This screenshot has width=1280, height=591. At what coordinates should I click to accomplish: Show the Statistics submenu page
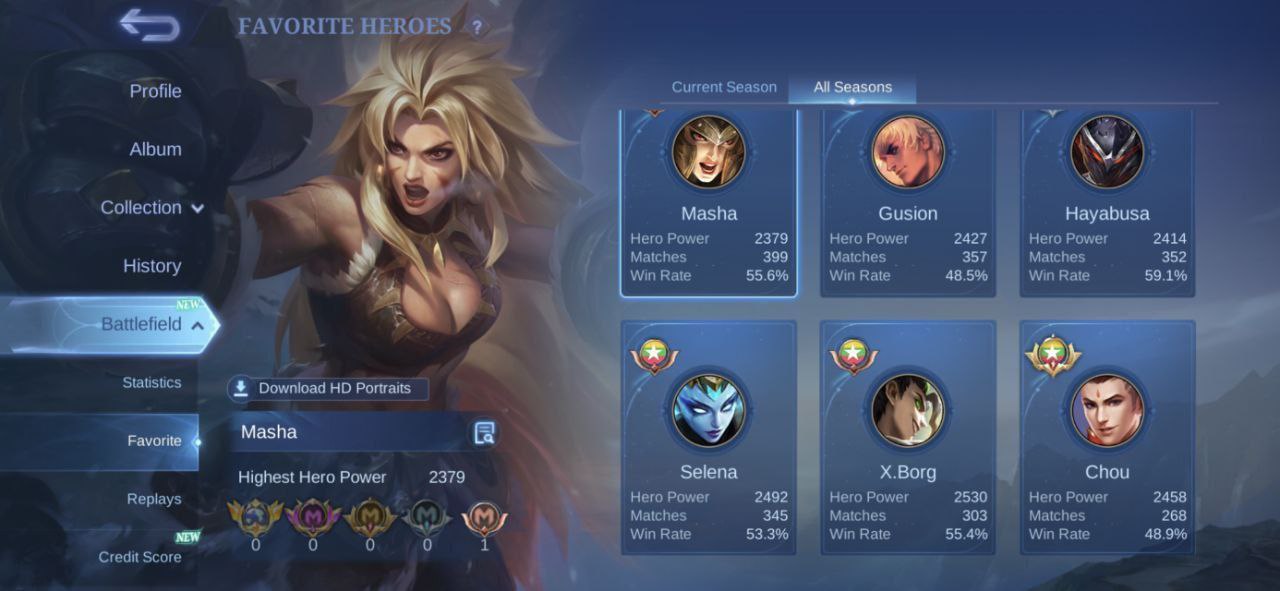point(151,383)
